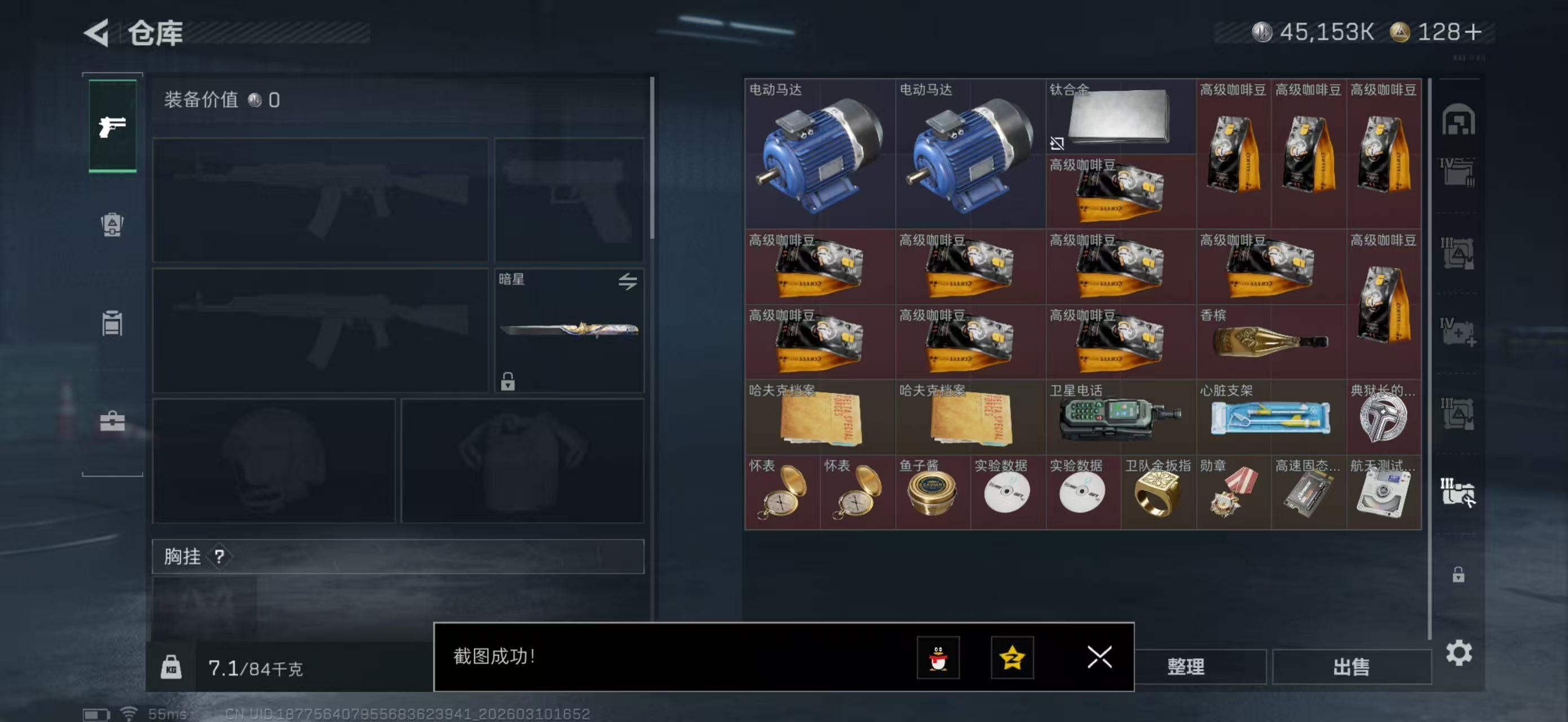Image resolution: width=1568 pixels, height=722 pixels.
Task: Select the 卫队金扳指 ring
Action: click(1157, 492)
